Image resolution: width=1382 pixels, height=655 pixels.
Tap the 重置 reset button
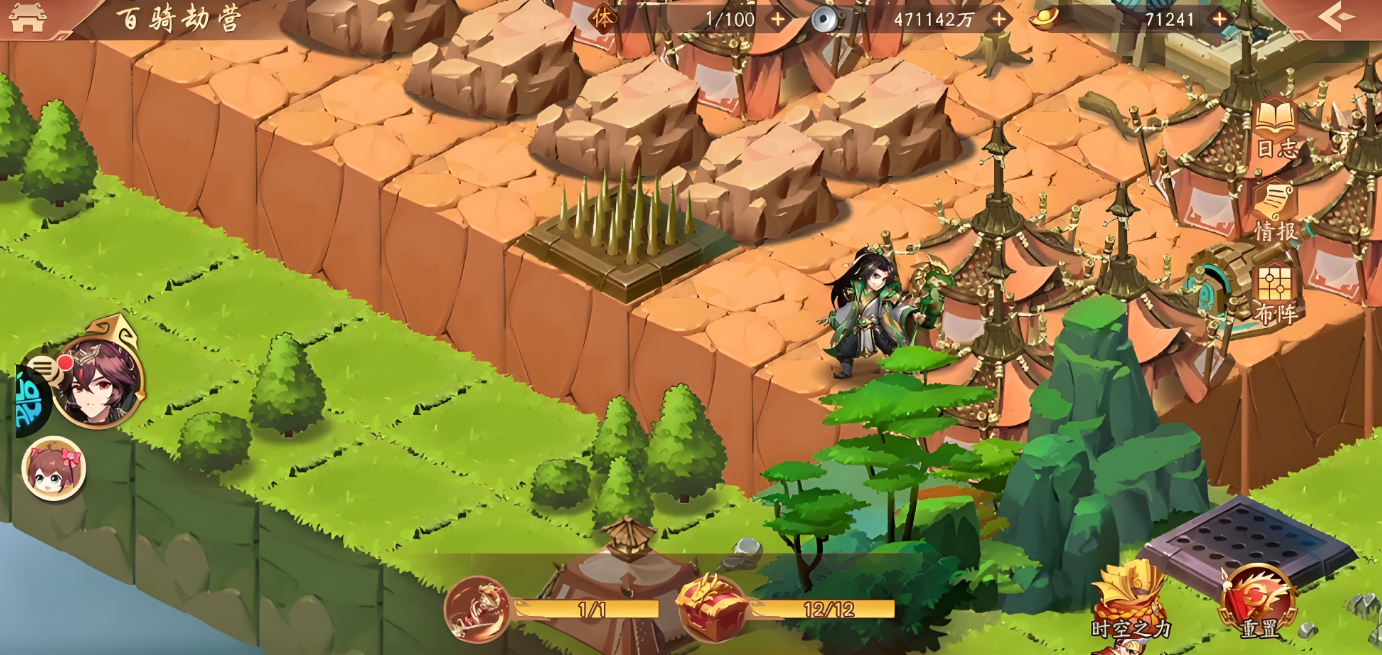[x=1257, y=602]
